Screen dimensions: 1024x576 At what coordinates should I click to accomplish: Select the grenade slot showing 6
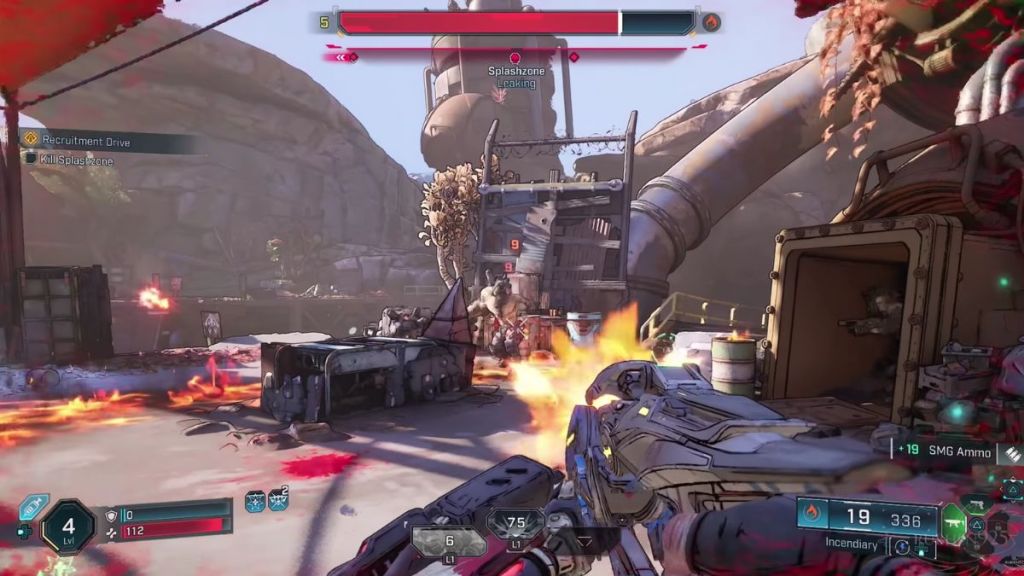pyautogui.click(x=449, y=541)
